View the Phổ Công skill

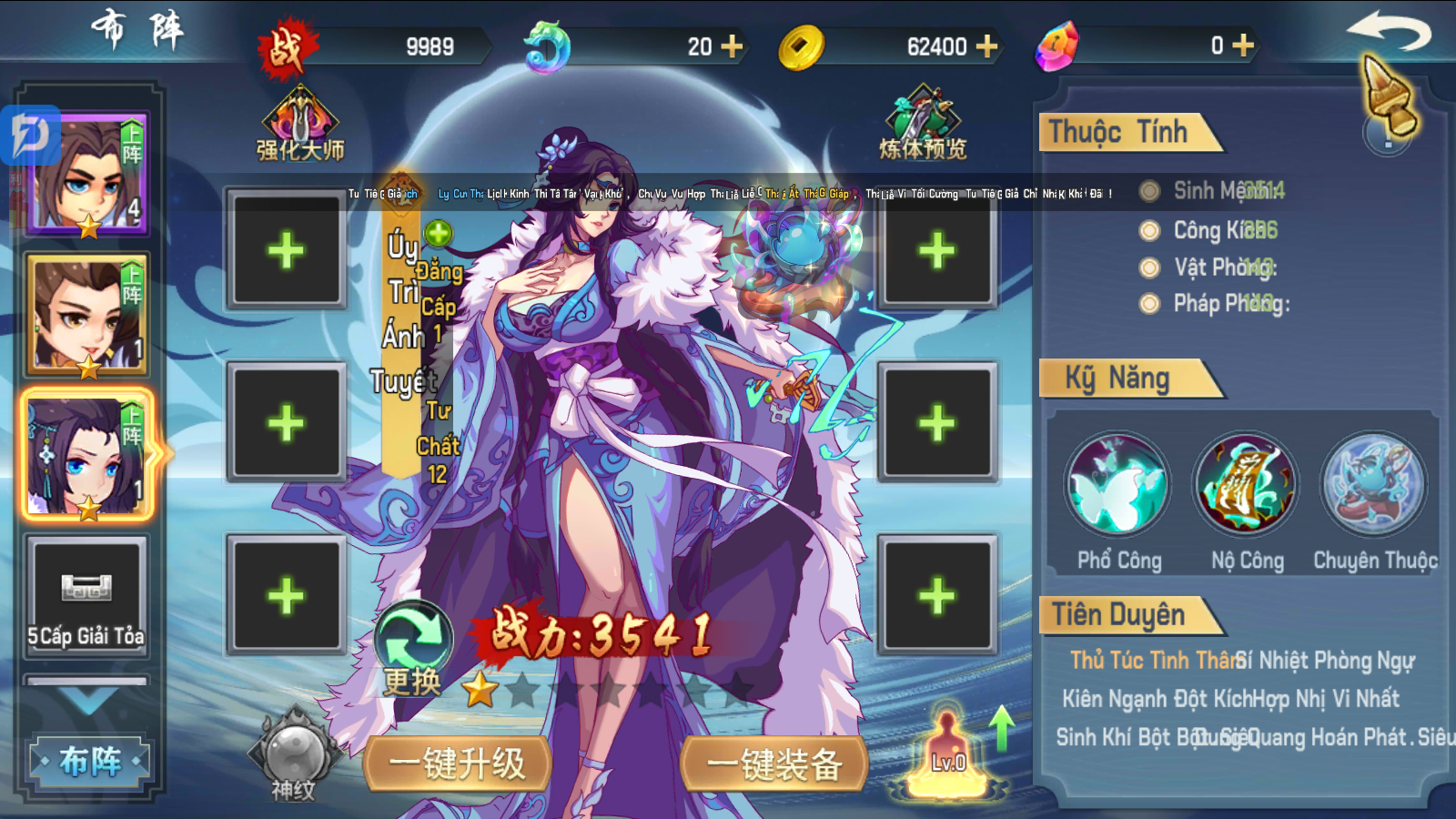1118,484
